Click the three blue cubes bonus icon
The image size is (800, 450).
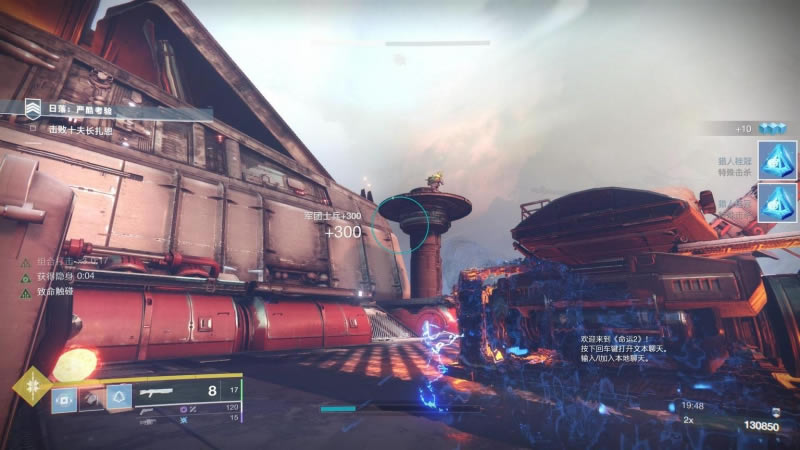(x=771, y=129)
